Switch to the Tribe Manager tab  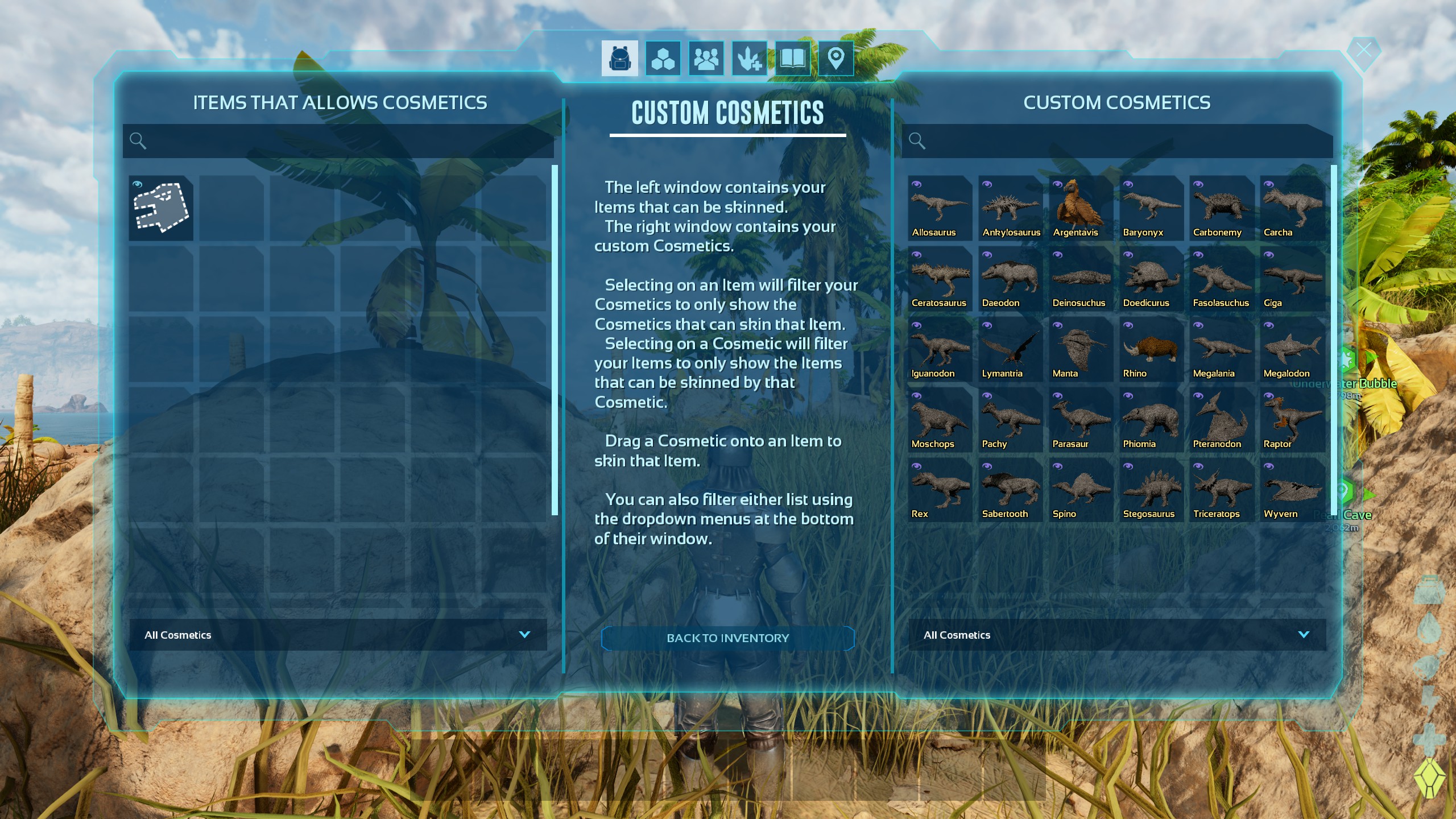point(706,57)
